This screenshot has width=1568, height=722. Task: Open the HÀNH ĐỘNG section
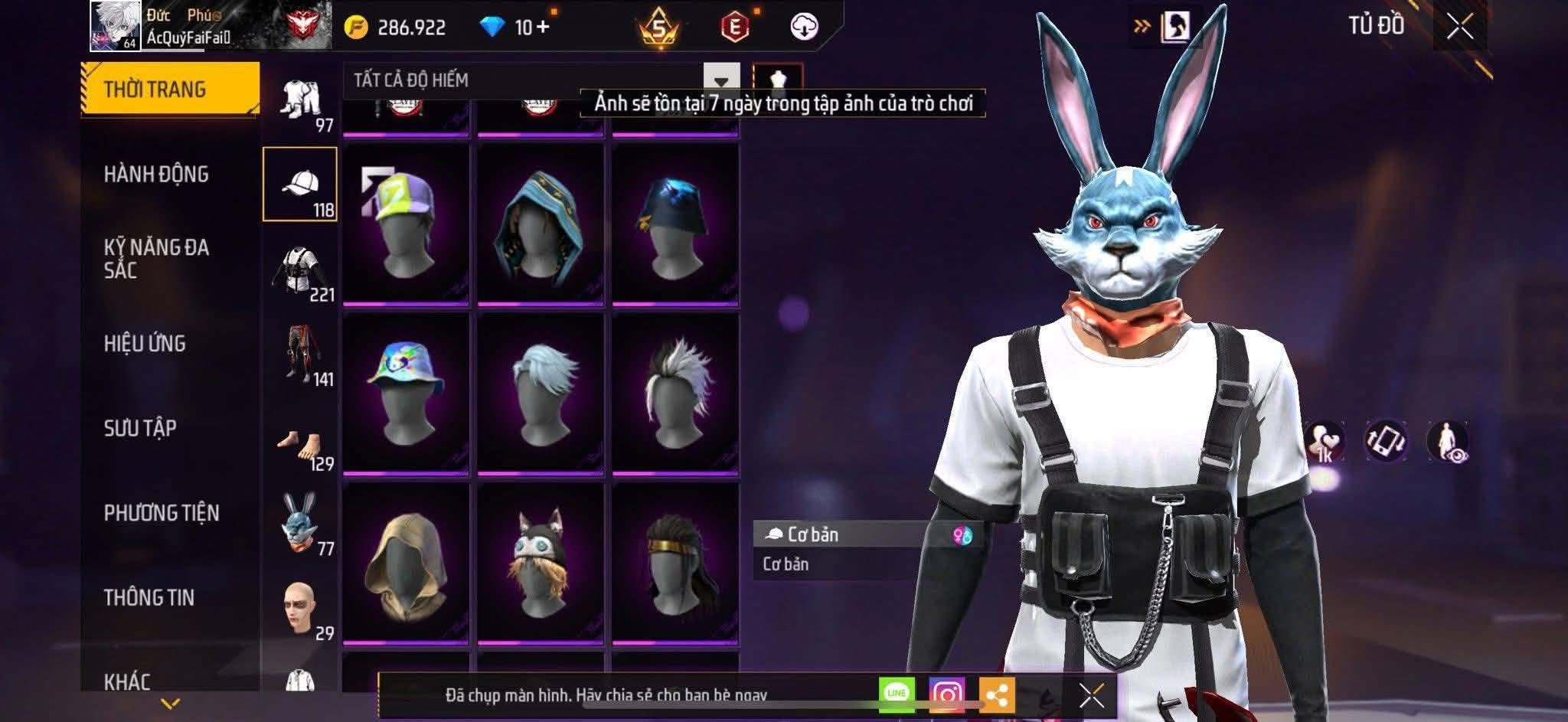(x=156, y=175)
